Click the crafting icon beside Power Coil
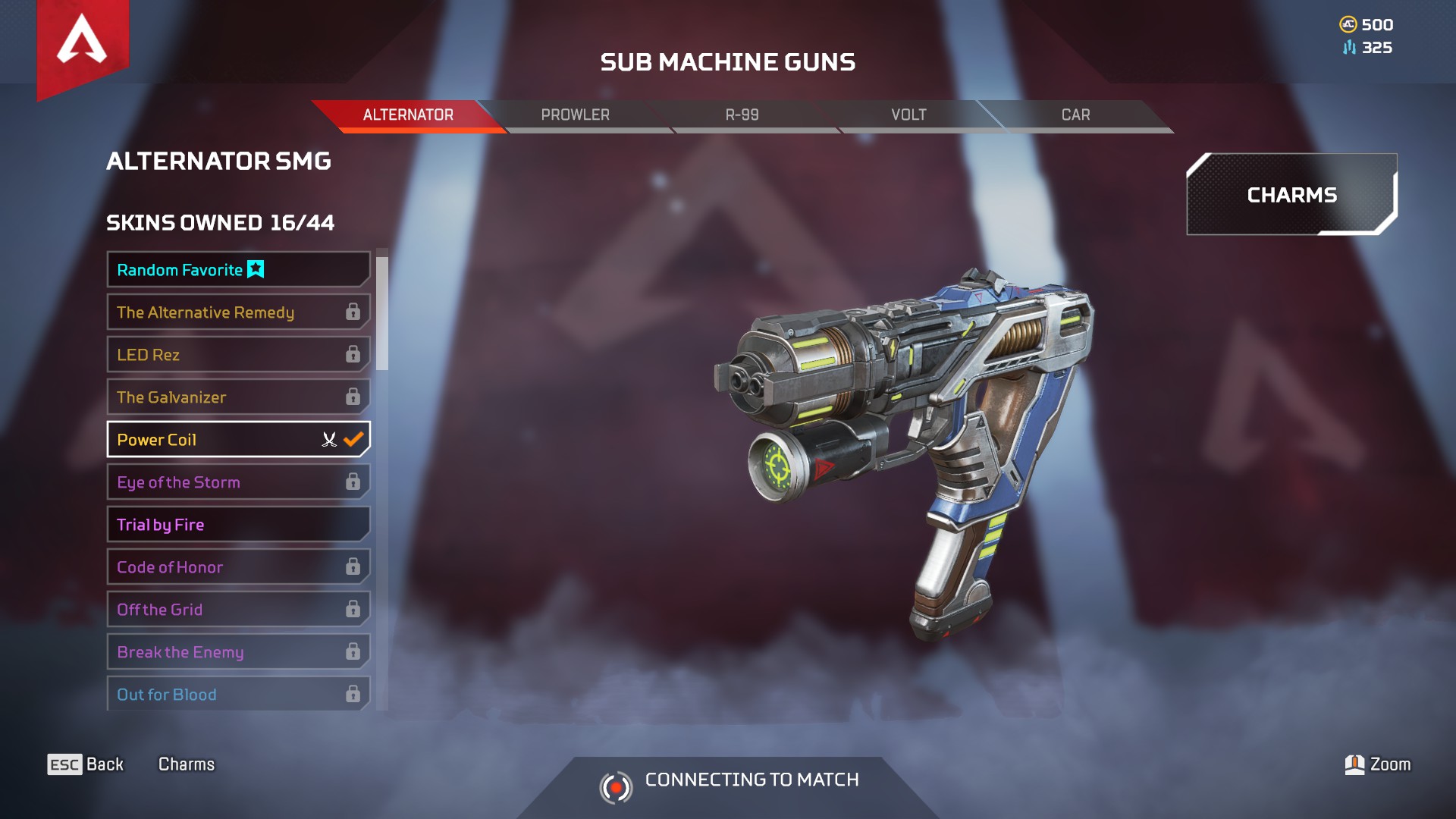 [328, 439]
